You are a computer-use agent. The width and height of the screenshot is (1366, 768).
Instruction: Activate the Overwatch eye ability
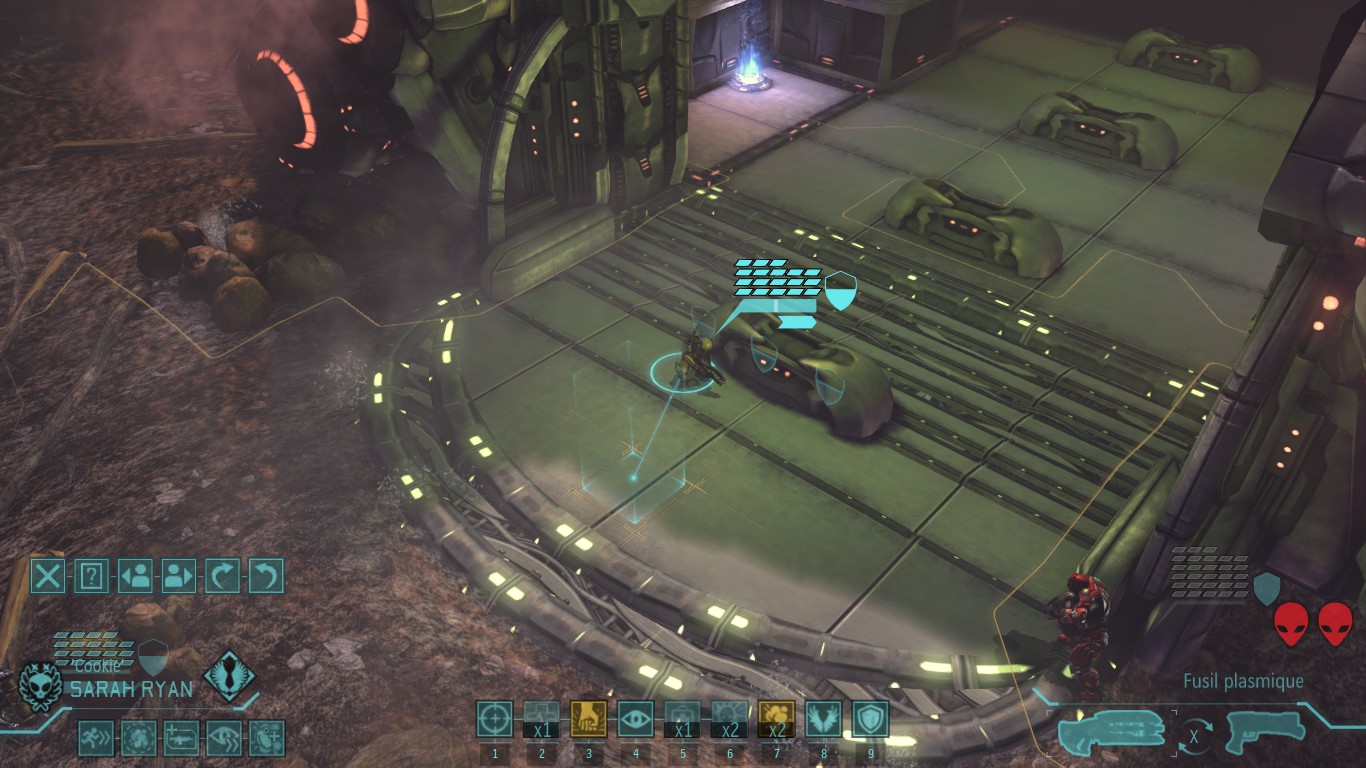pos(635,718)
